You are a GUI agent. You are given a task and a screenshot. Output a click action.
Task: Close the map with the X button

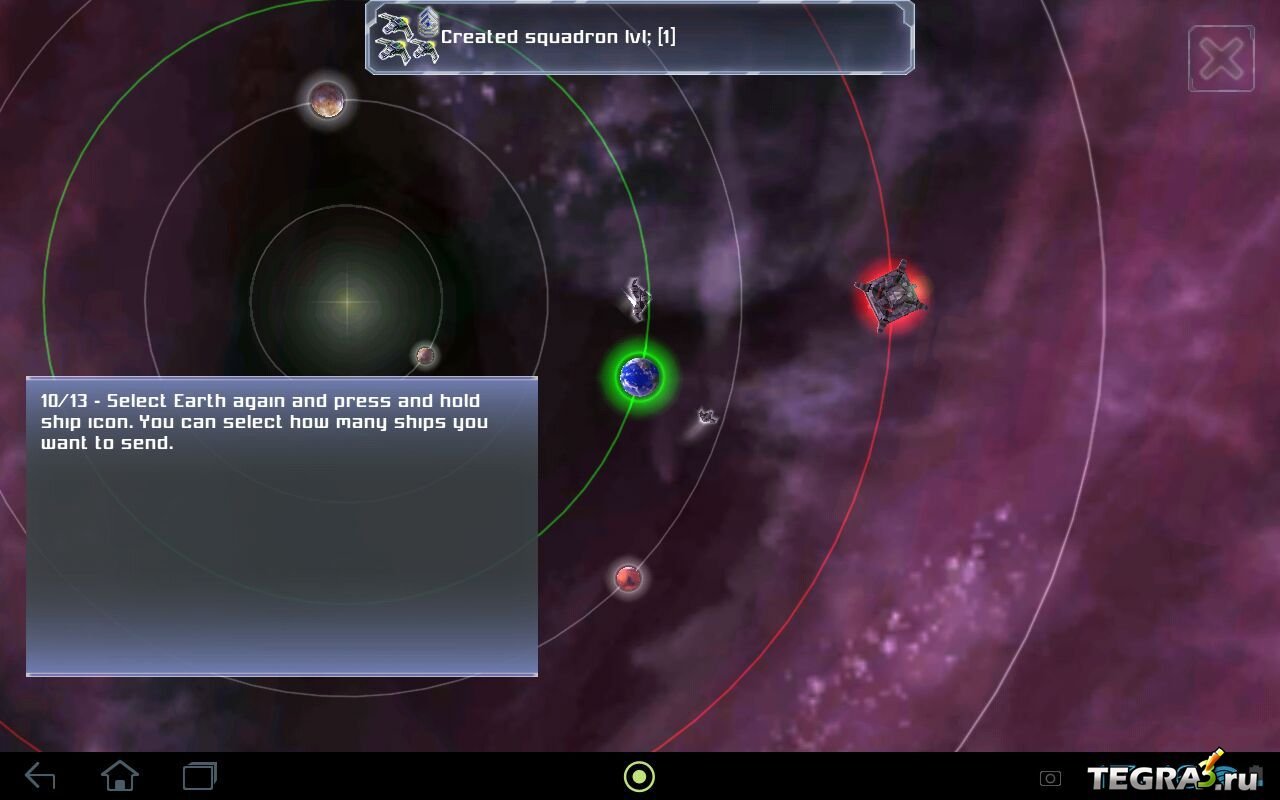pos(1221,59)
